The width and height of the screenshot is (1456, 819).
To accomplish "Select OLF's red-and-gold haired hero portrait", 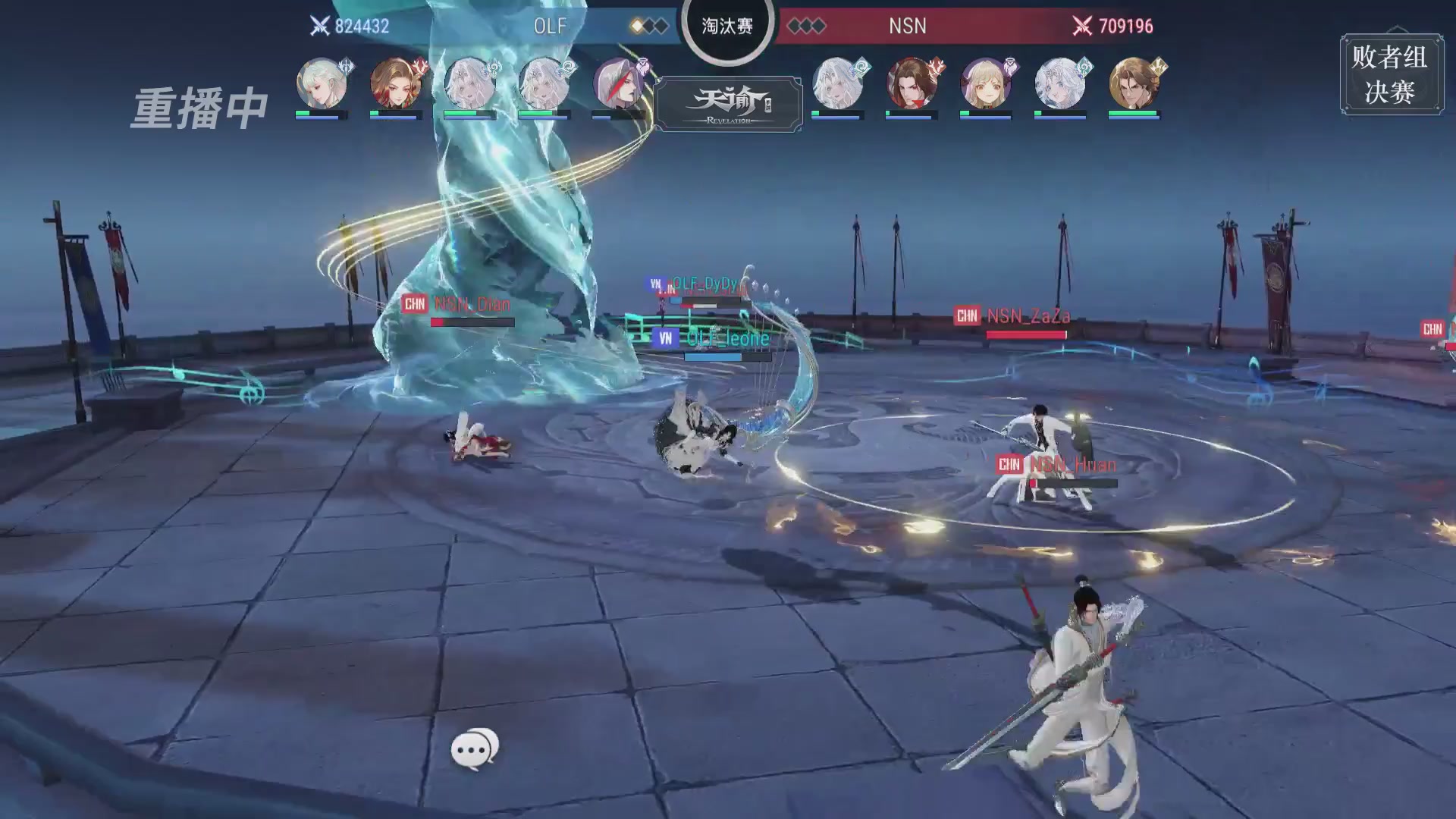I will pos(396,83).
